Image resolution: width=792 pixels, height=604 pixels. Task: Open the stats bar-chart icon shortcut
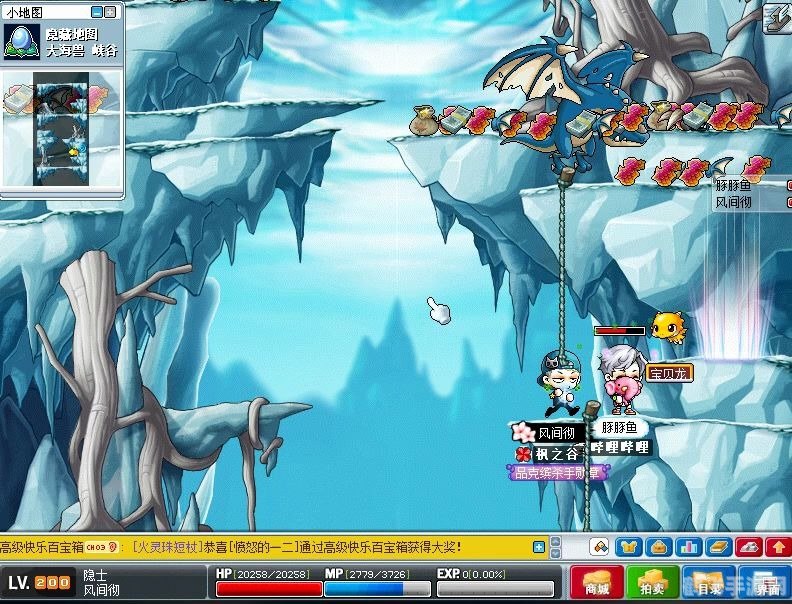coord(688,547)
